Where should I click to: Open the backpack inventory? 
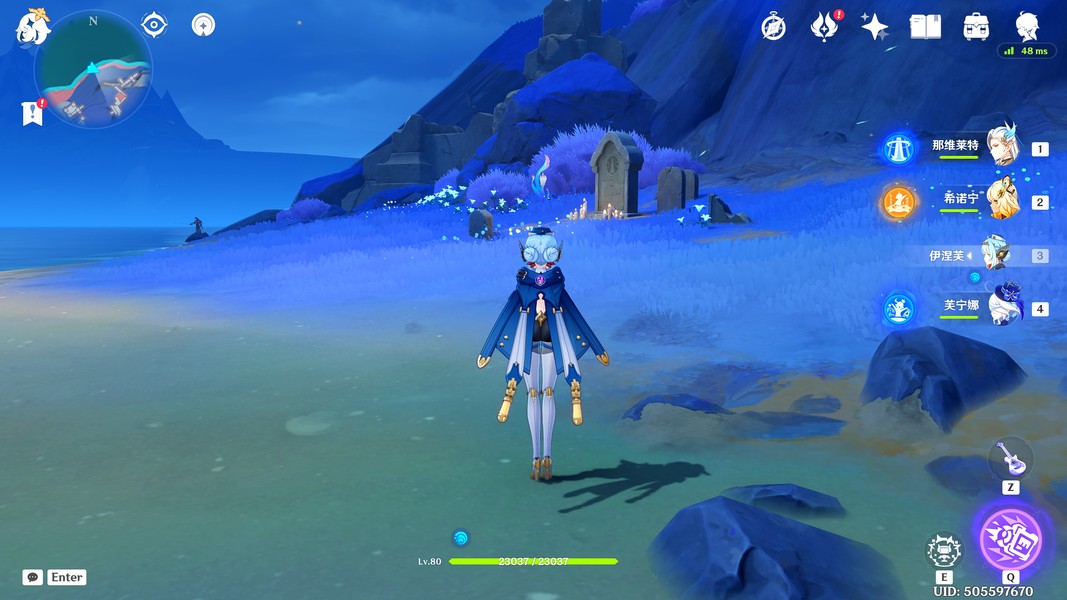pyautogui.click(x=976, y=27)
